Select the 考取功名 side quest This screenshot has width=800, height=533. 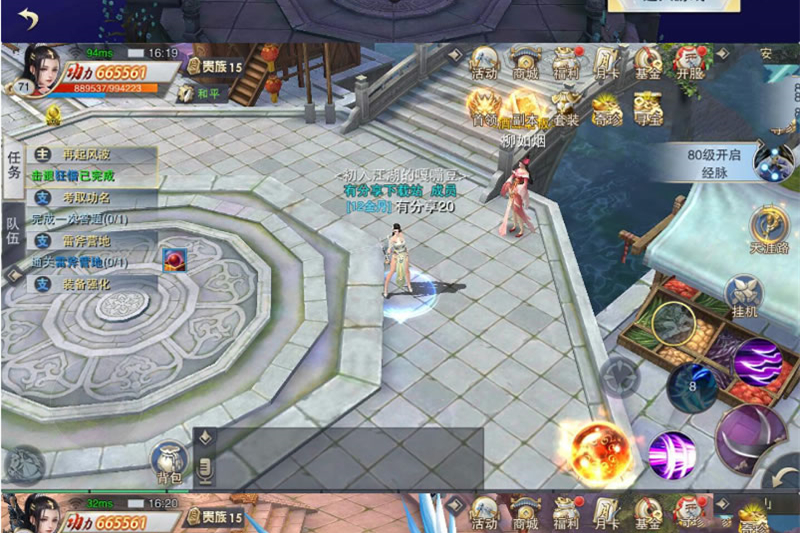pyautogui.click(x=90, y=198)
